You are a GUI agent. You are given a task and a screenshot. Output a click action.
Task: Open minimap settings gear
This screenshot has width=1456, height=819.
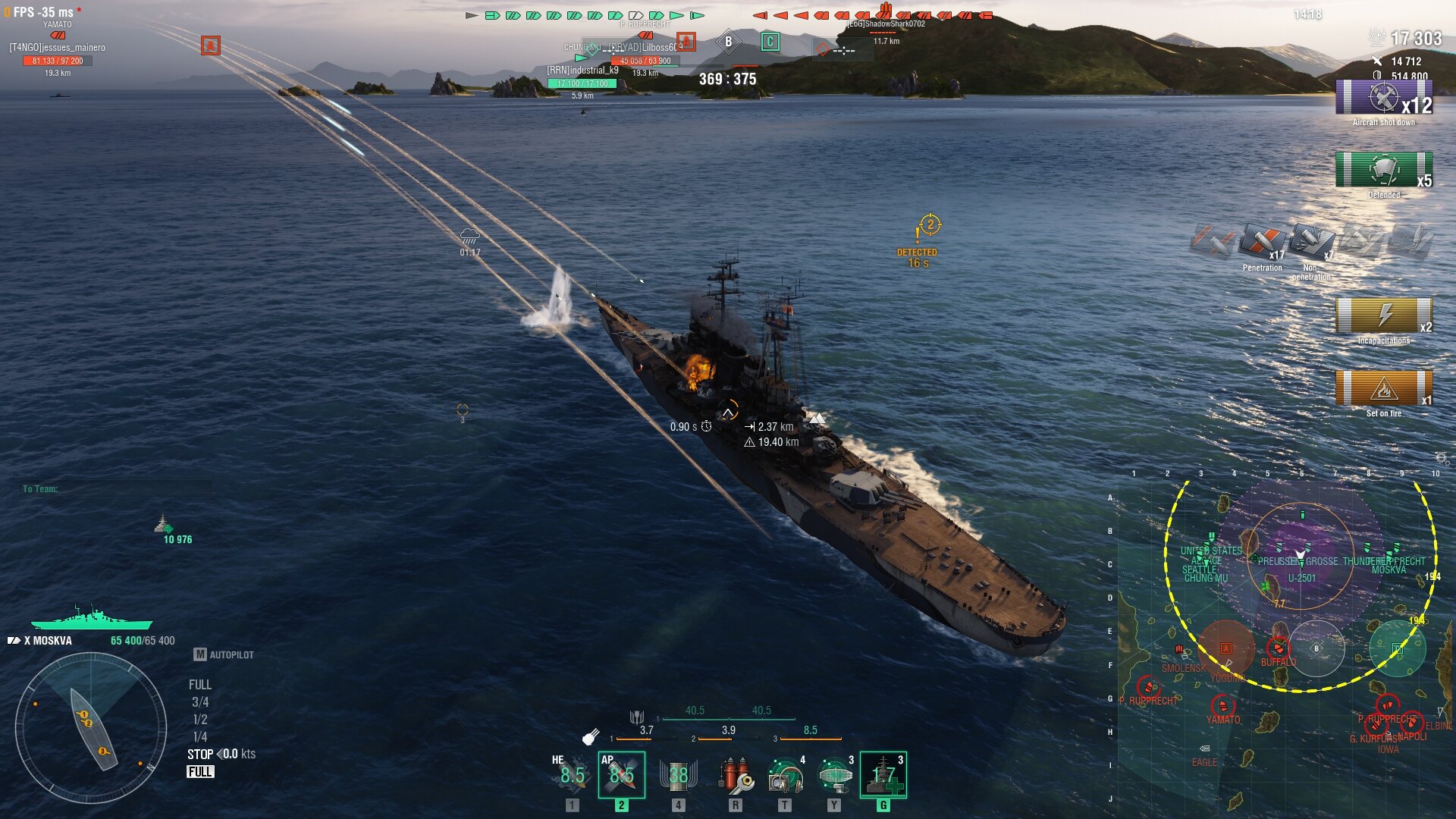1442,458
